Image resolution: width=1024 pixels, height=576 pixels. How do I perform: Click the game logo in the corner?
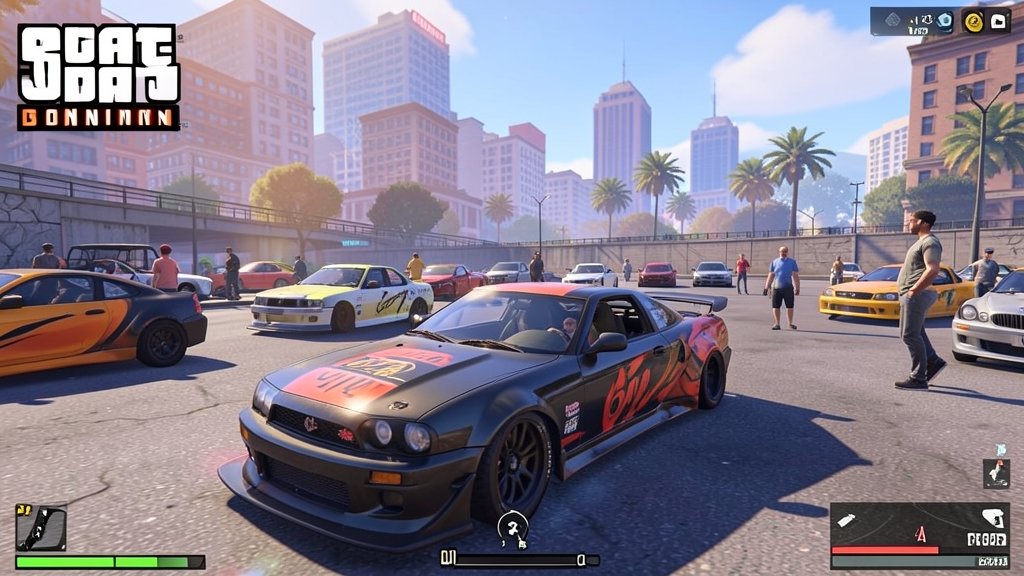98,77
